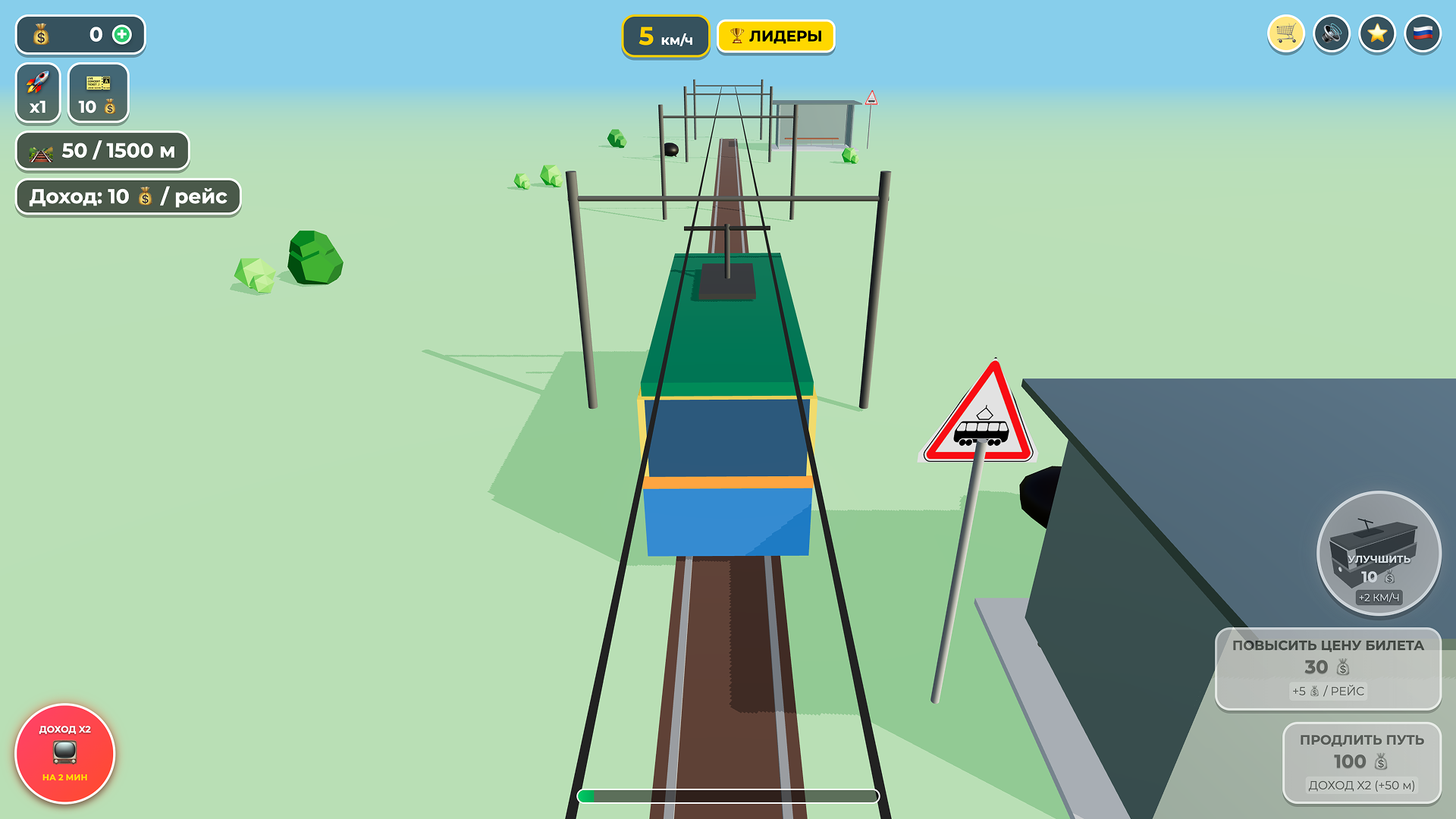Screen dimensions: 1456x819
Task: Click the 5 КМ/Ч speed display
Action: tap(665, 35)
